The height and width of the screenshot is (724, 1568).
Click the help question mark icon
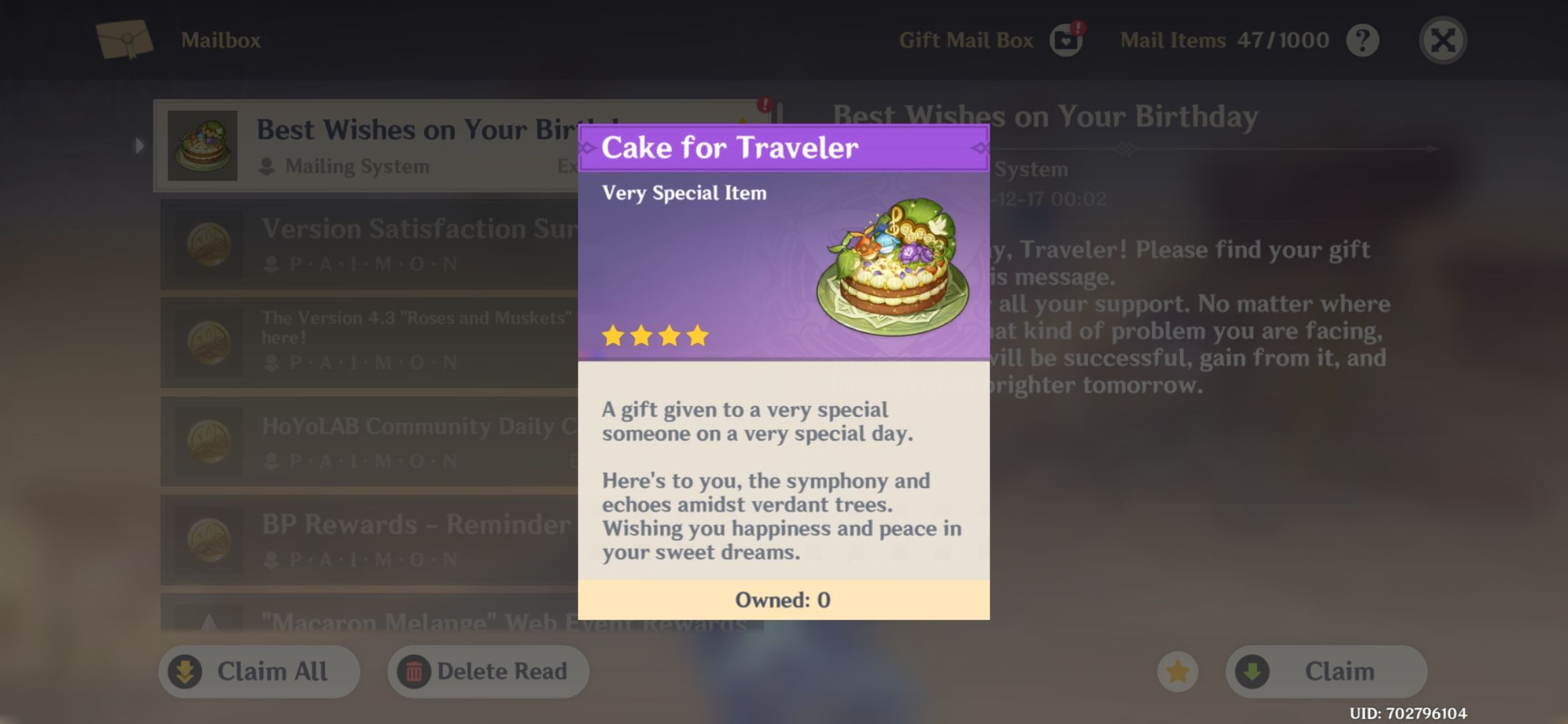(x=1362, y=40)
